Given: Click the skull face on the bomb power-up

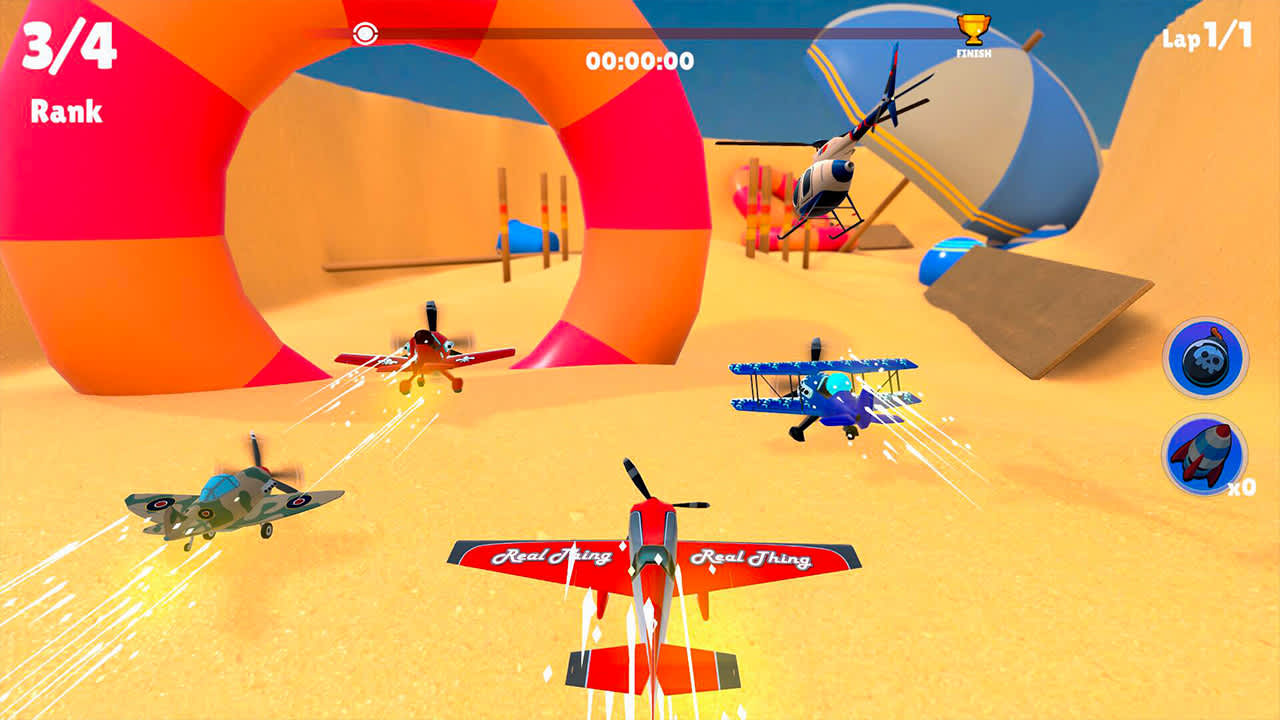Looking at the screenshot, I should 1205,360.
